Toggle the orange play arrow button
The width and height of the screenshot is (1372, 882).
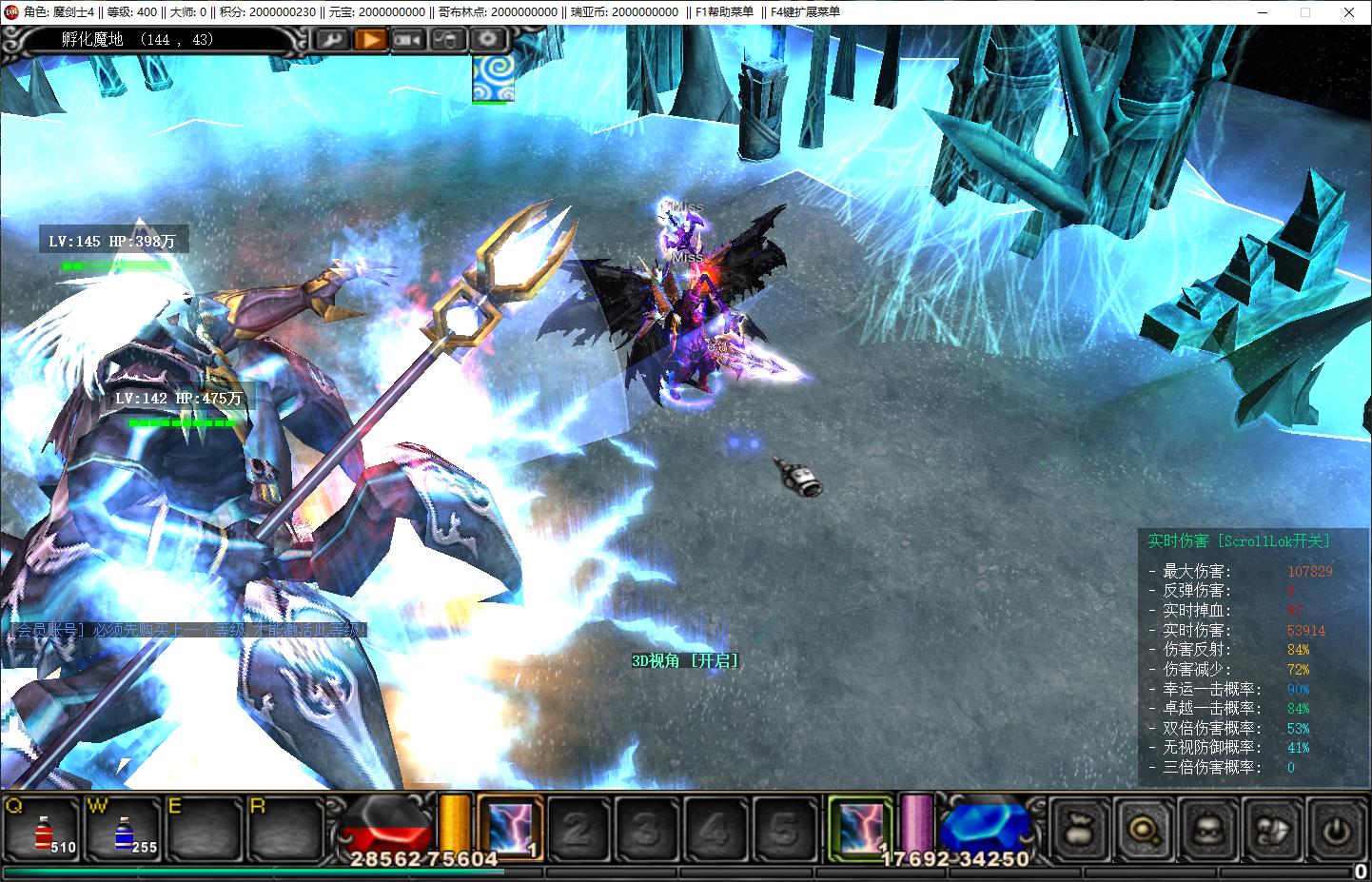[x=371, y=40]
